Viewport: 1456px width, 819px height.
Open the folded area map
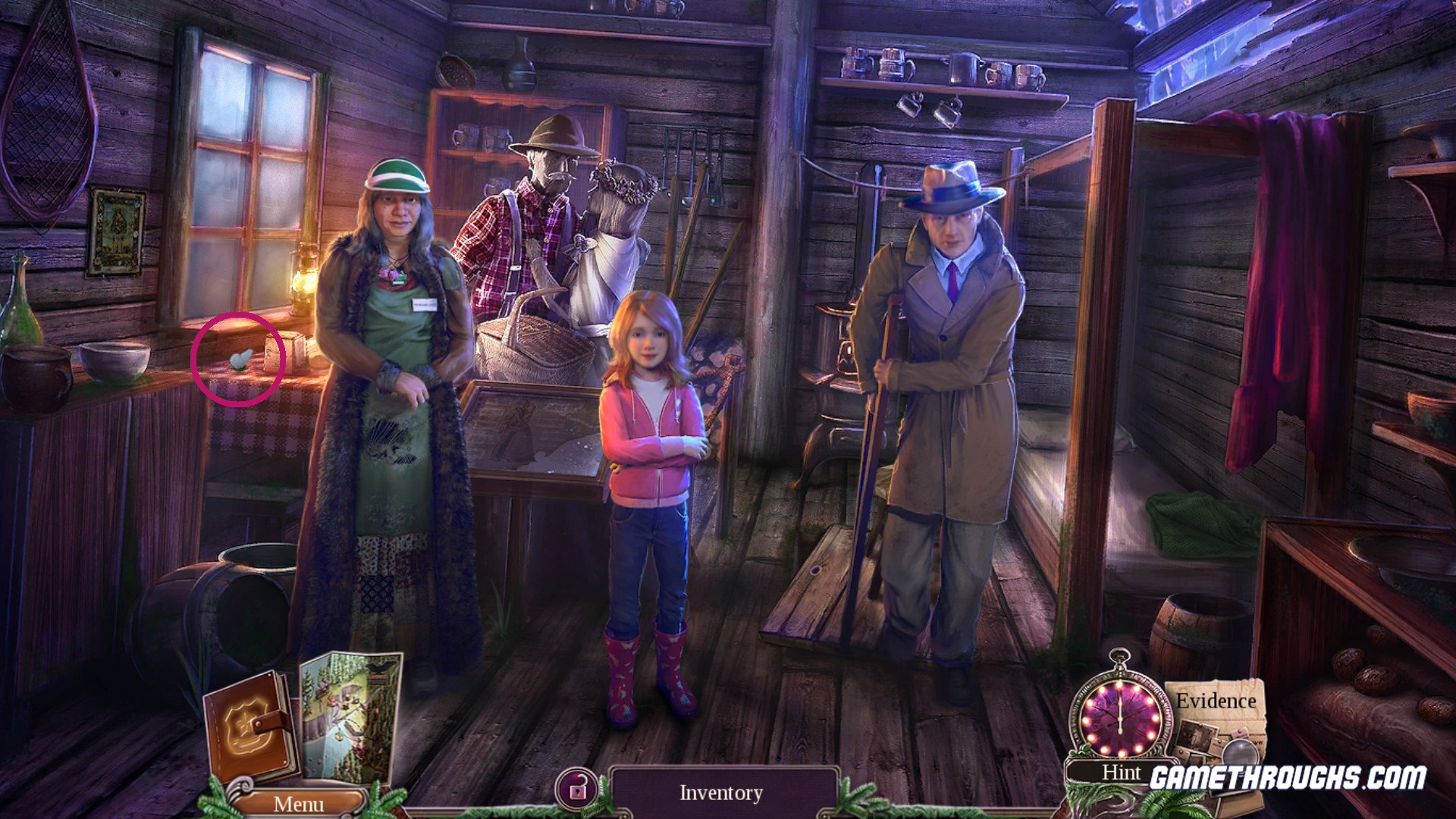[350, 717]
